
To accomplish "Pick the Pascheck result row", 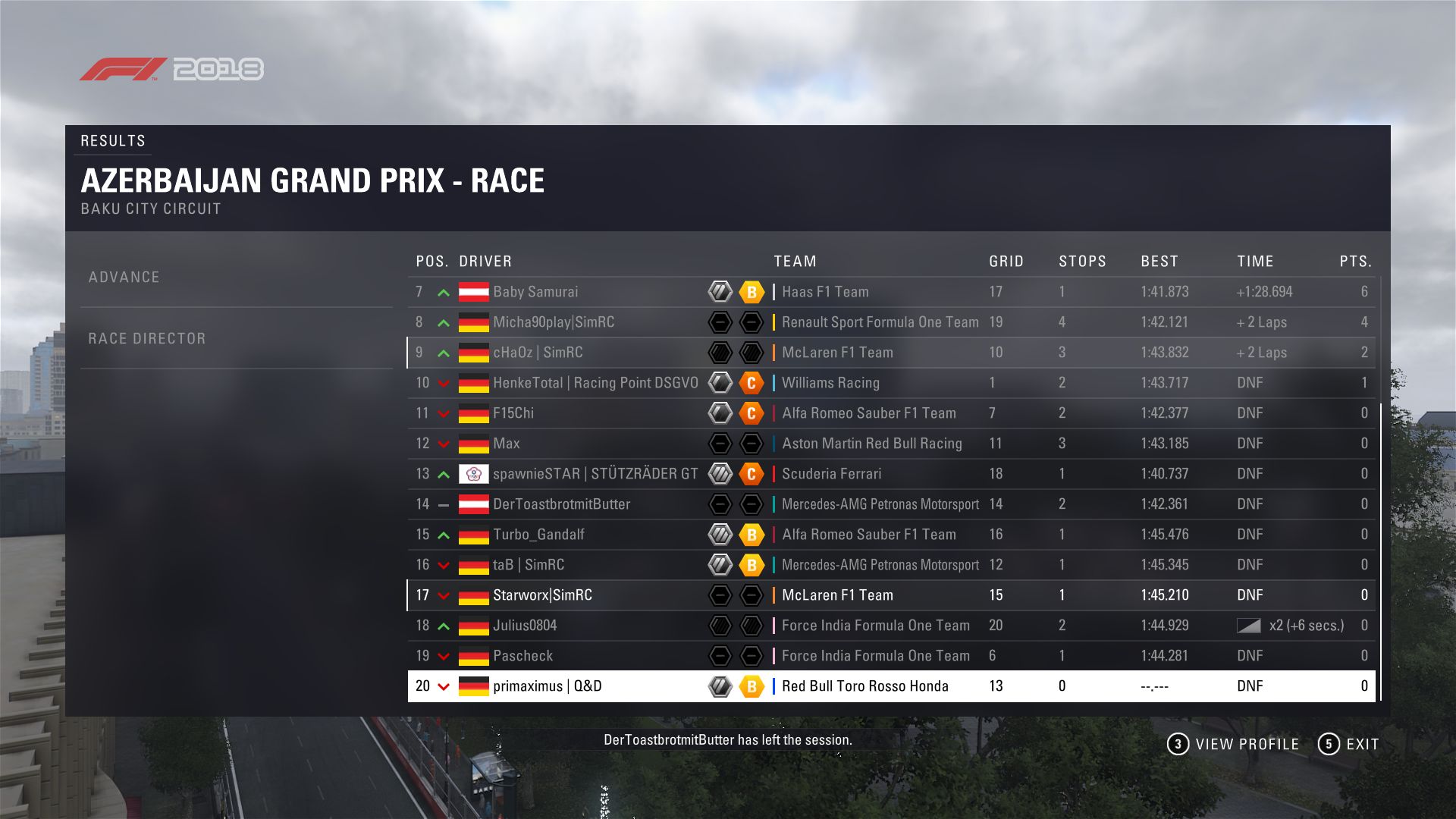I will (522, 656).
